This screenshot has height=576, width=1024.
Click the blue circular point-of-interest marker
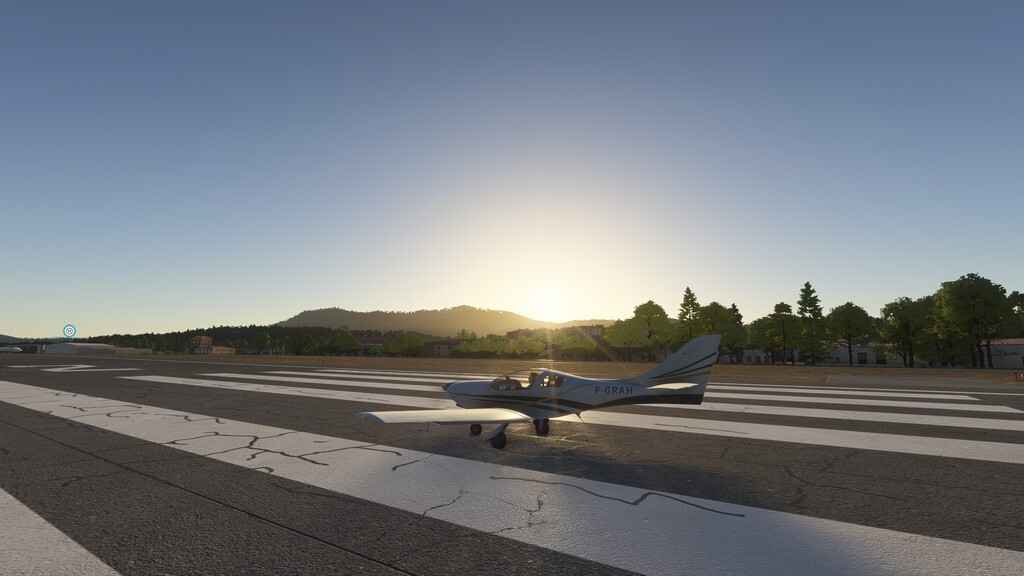coord(69,331)
